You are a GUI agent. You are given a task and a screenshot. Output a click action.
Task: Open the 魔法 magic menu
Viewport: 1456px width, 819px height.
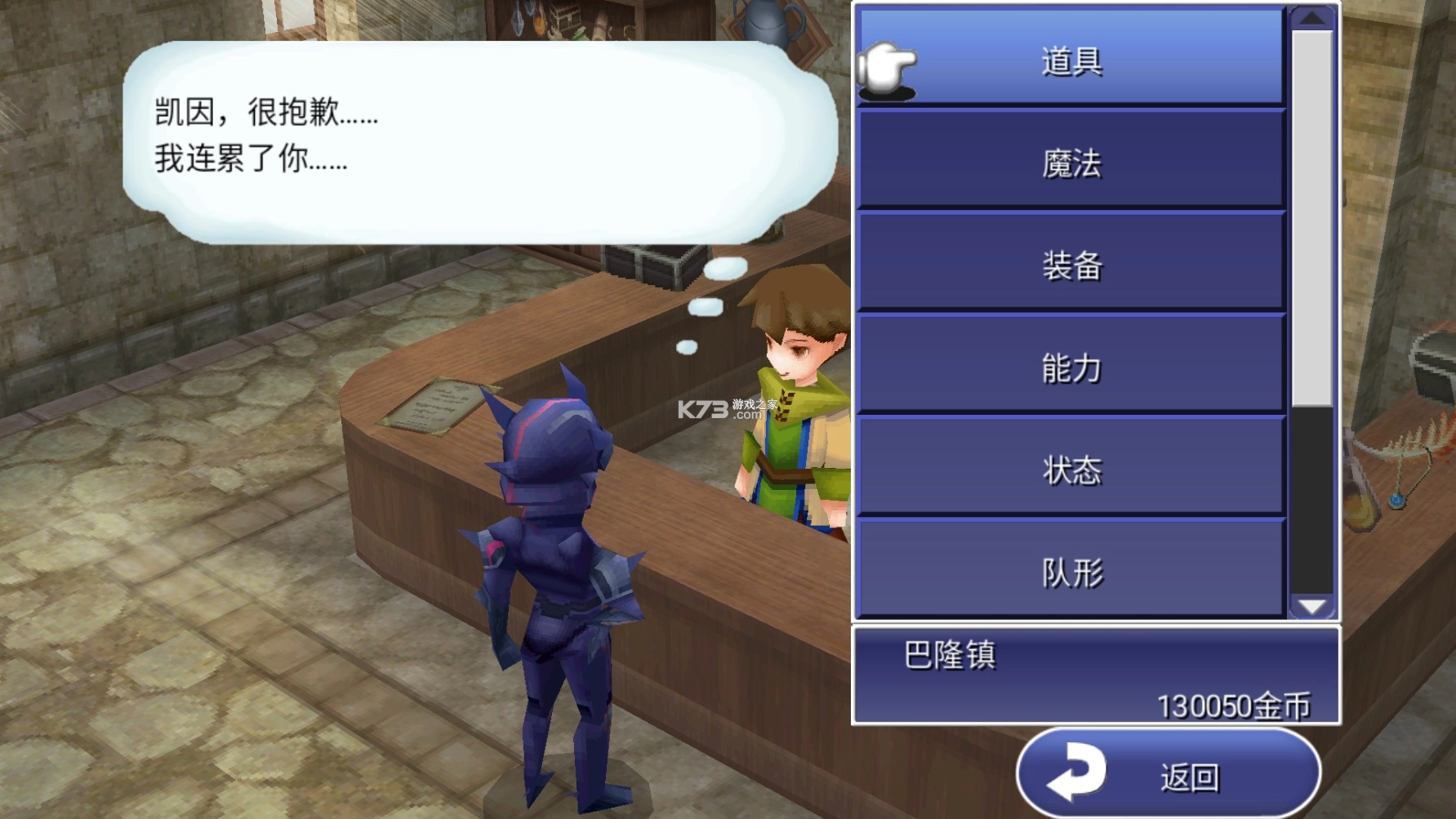click(x=1070, y=163)
